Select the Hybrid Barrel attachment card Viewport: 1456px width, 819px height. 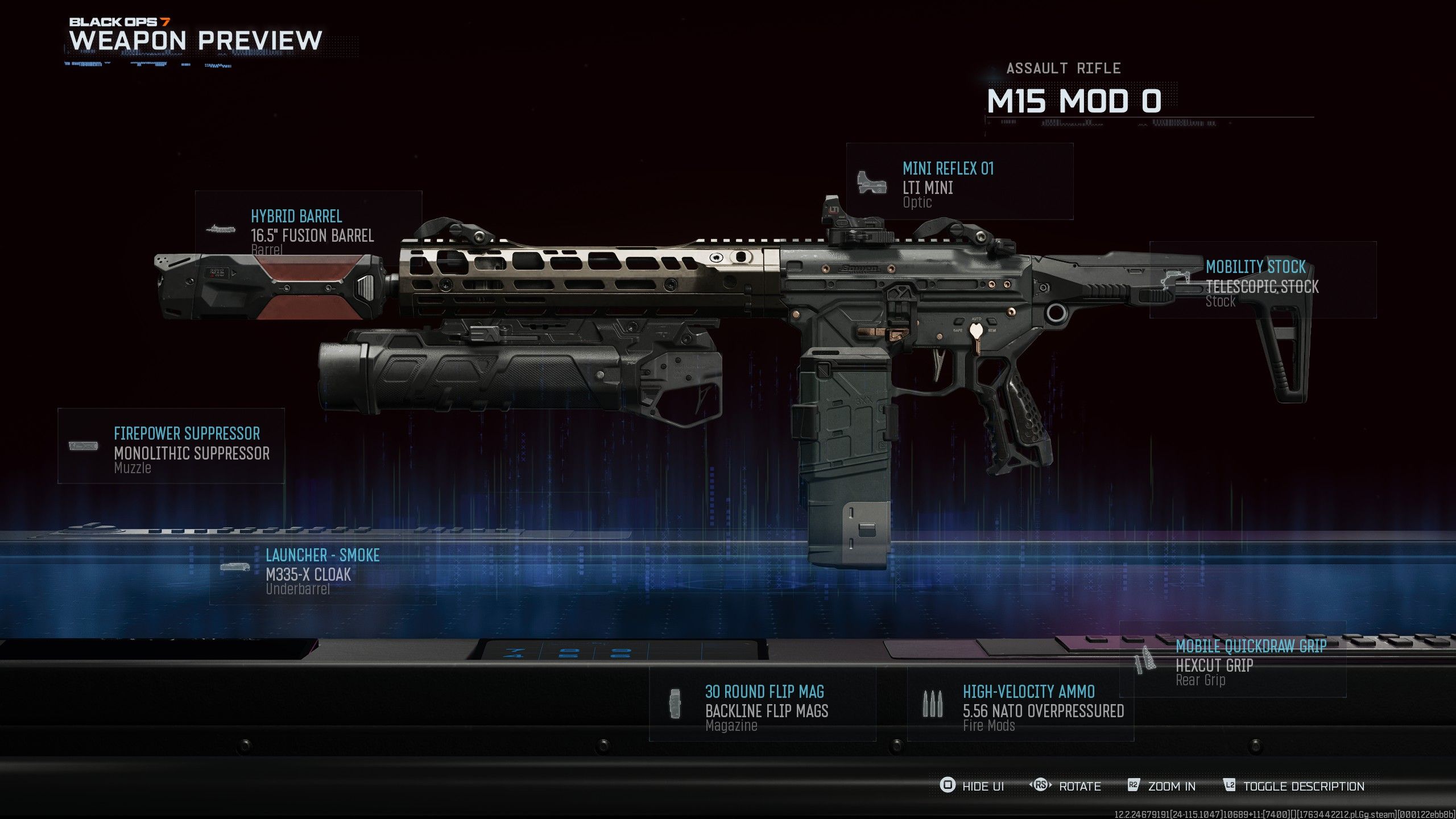pyautogui.click(x=309, y=227)
